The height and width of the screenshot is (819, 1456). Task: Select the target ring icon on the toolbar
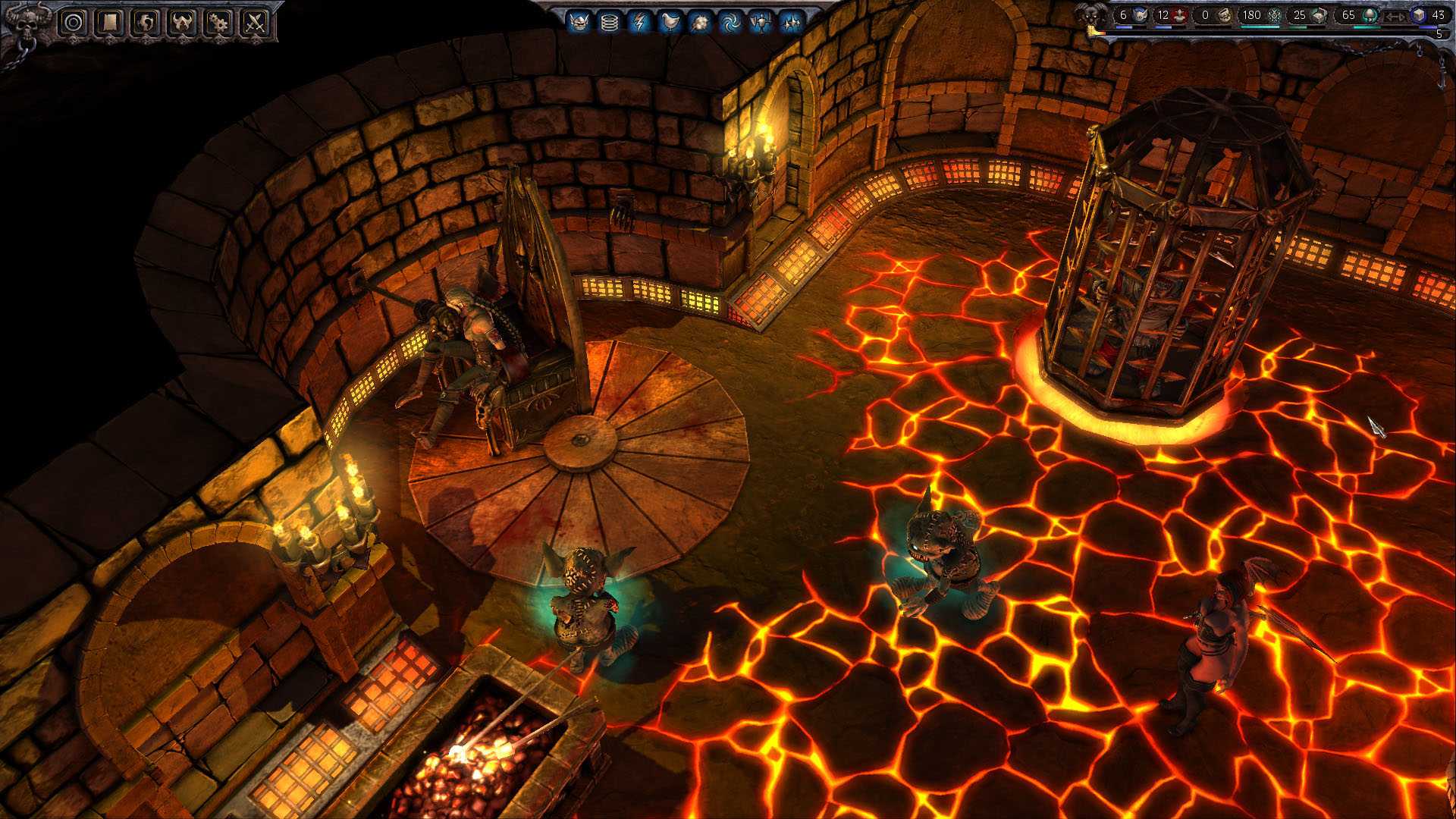tap(73, 21)
